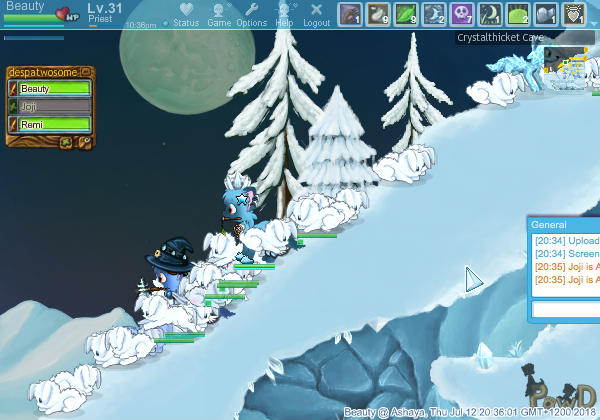Focus the chat text input box
The width and height of the screenshot is (600, 420).
point(565,310)
